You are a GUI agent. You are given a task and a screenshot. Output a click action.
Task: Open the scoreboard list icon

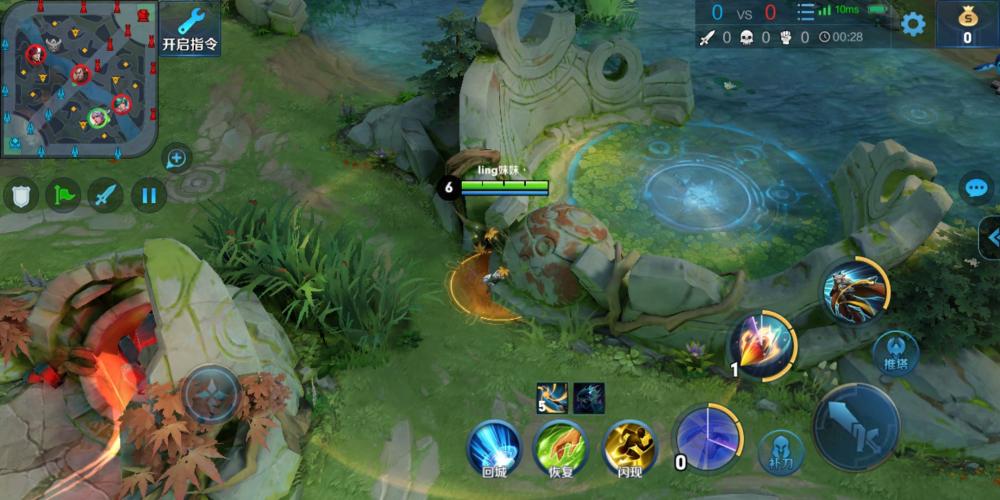(x=805, y=12)
